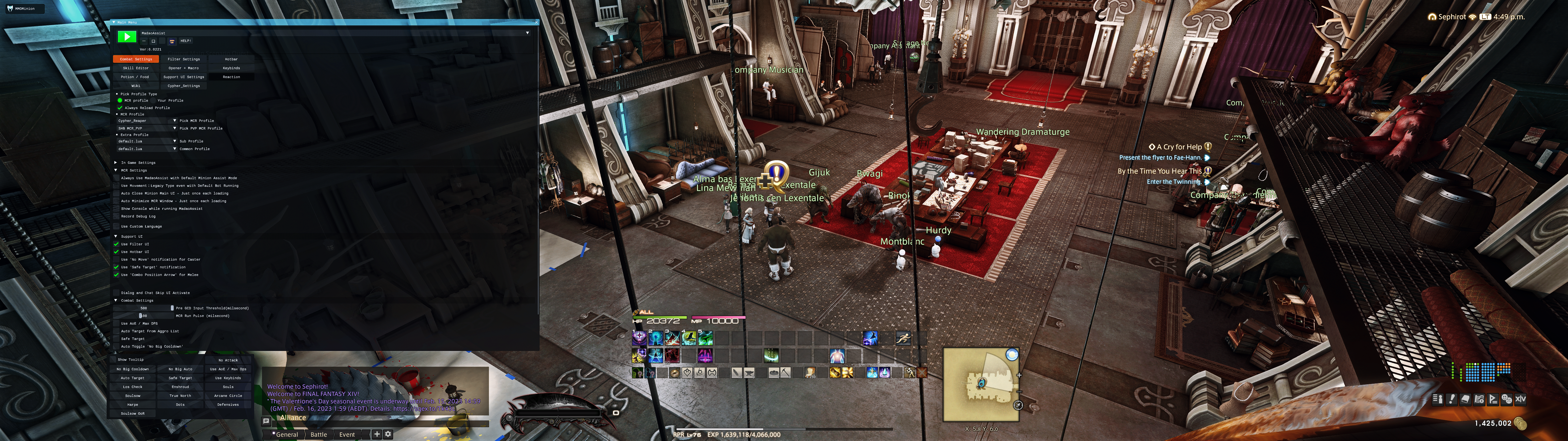Toggle Always Reload Profile checkbox
The height and width of the screenshot is (441, 1568).
120,108
